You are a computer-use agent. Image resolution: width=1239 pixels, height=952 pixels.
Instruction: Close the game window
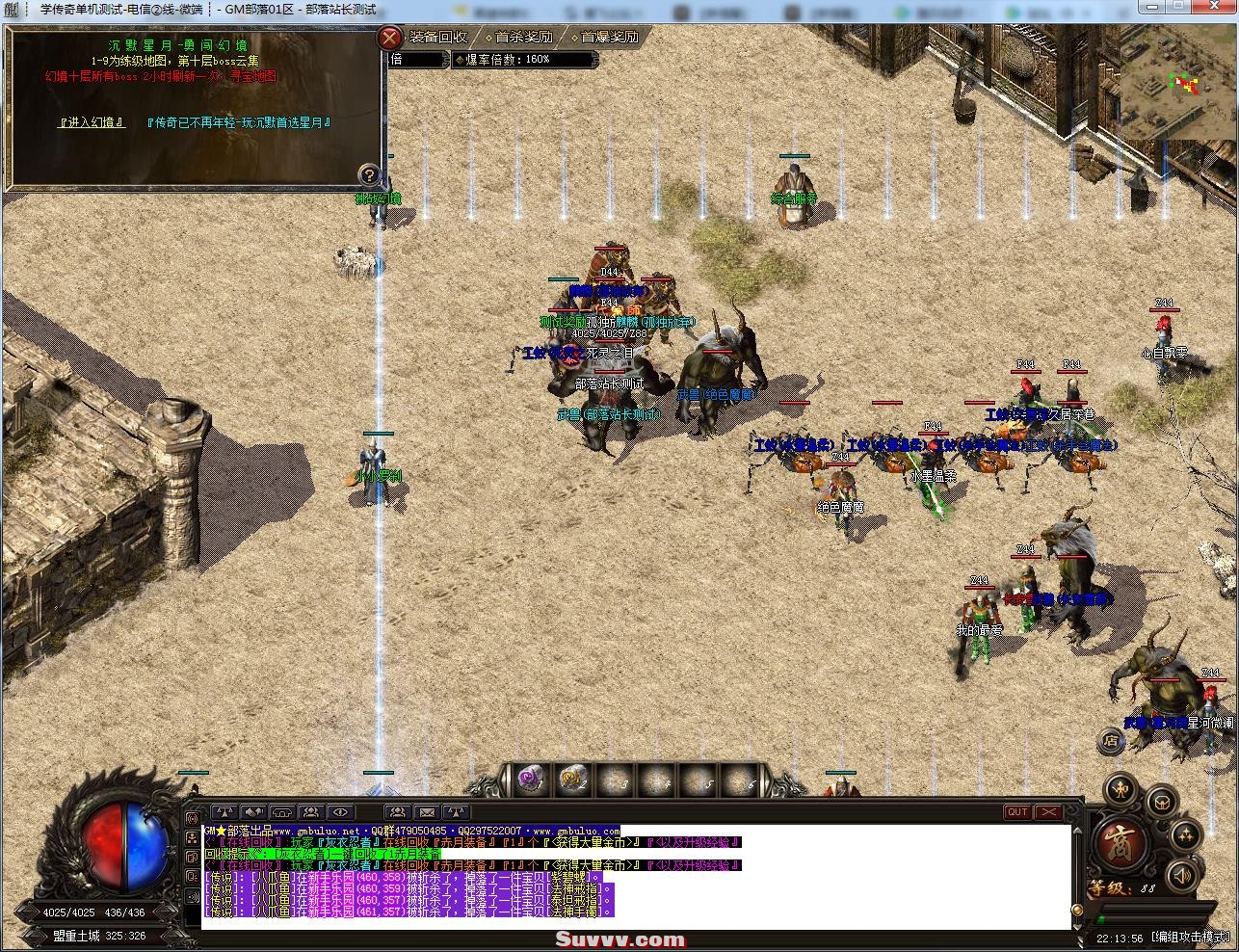(1213, 7)
